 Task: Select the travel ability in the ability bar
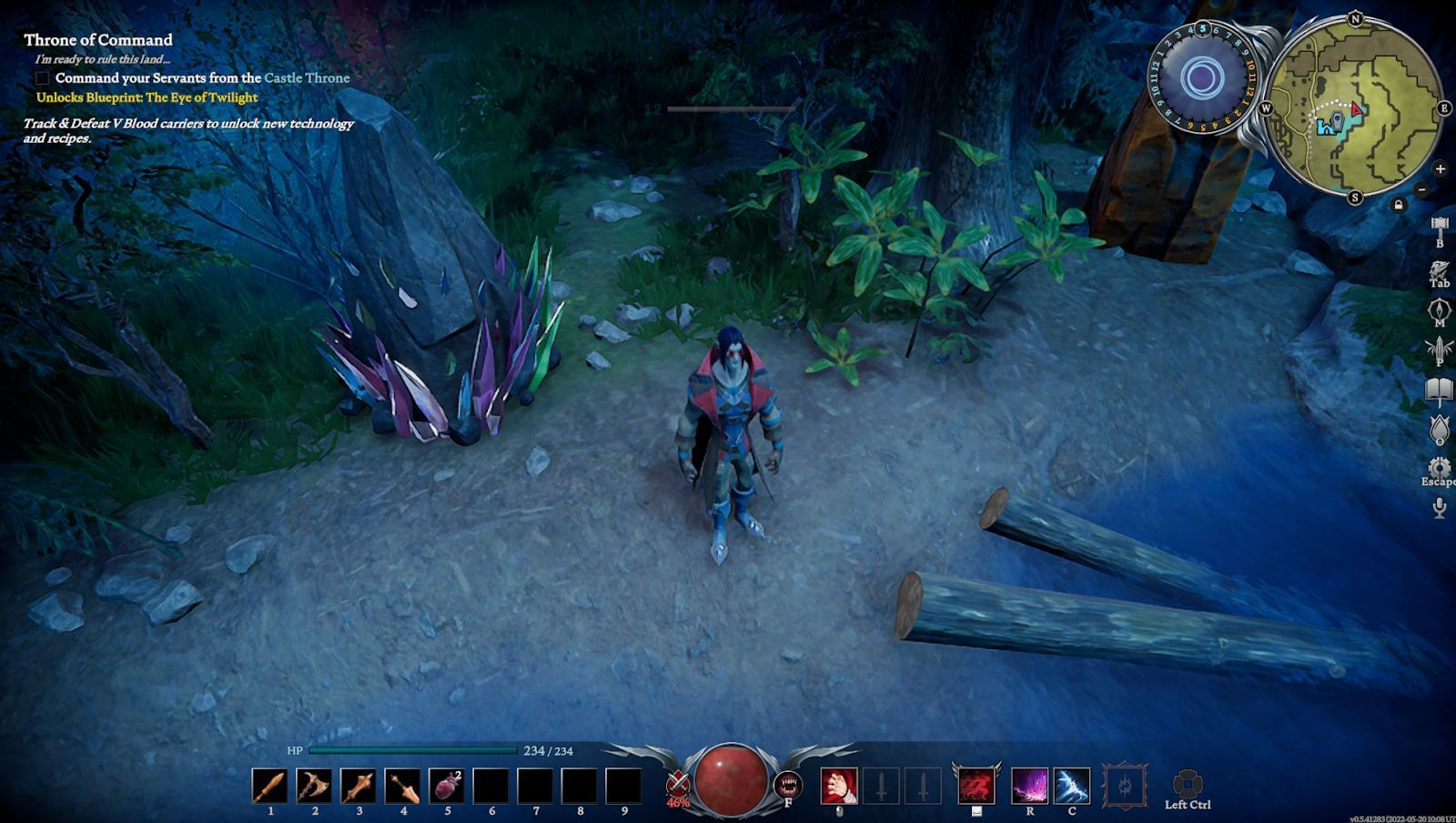975,785
